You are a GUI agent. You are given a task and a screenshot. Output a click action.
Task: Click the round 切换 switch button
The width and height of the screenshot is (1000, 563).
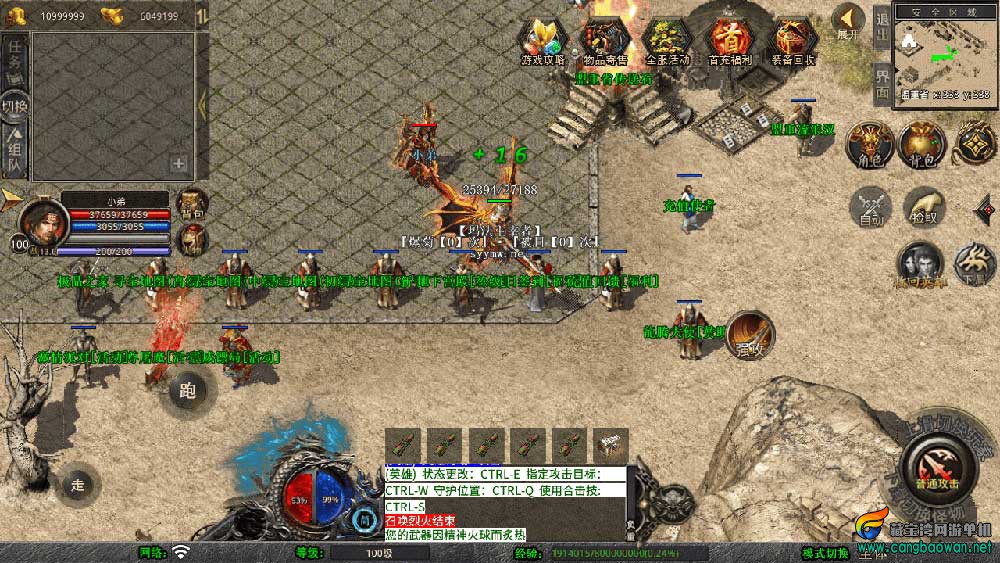[x=15, y=105]
